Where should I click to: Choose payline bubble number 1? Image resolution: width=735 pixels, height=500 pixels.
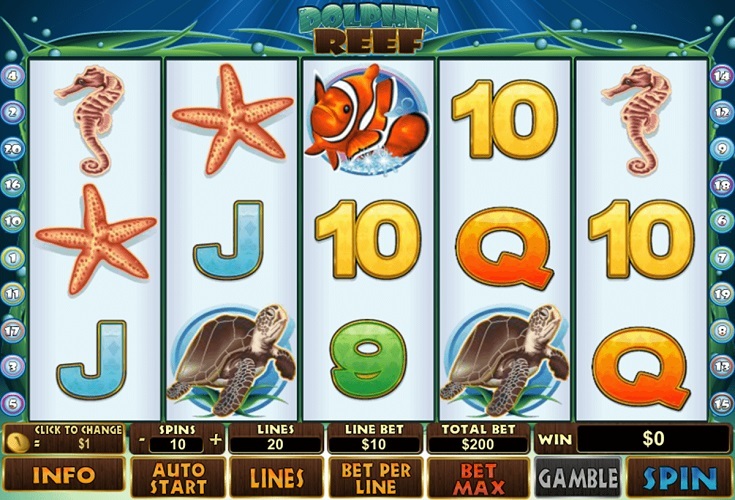pyautogui.click(x=14, y=258)
